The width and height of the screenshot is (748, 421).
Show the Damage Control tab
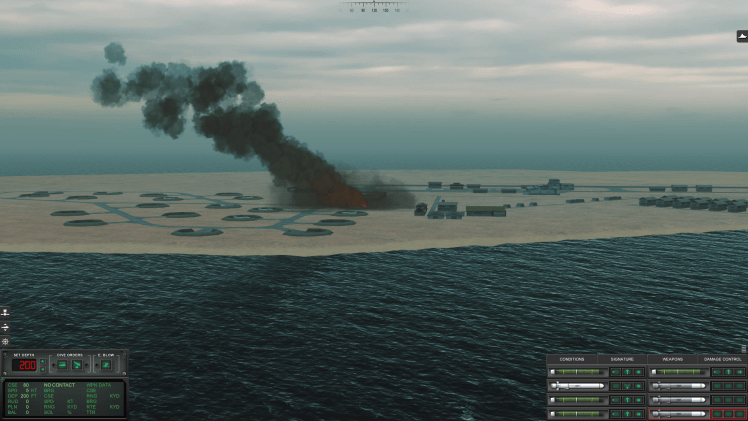pos(723,359)
